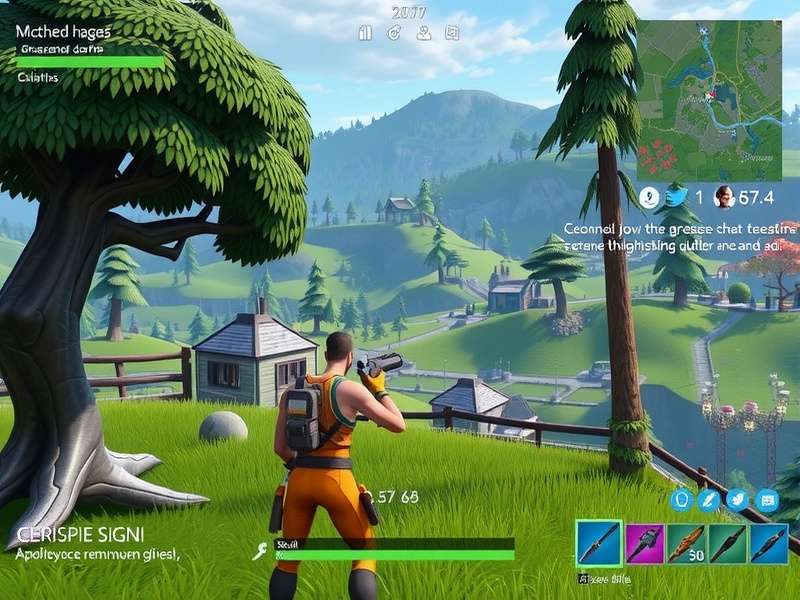Click the player portrait below the minimap
The height and width of the screenshot is (600, 800).
726,197
